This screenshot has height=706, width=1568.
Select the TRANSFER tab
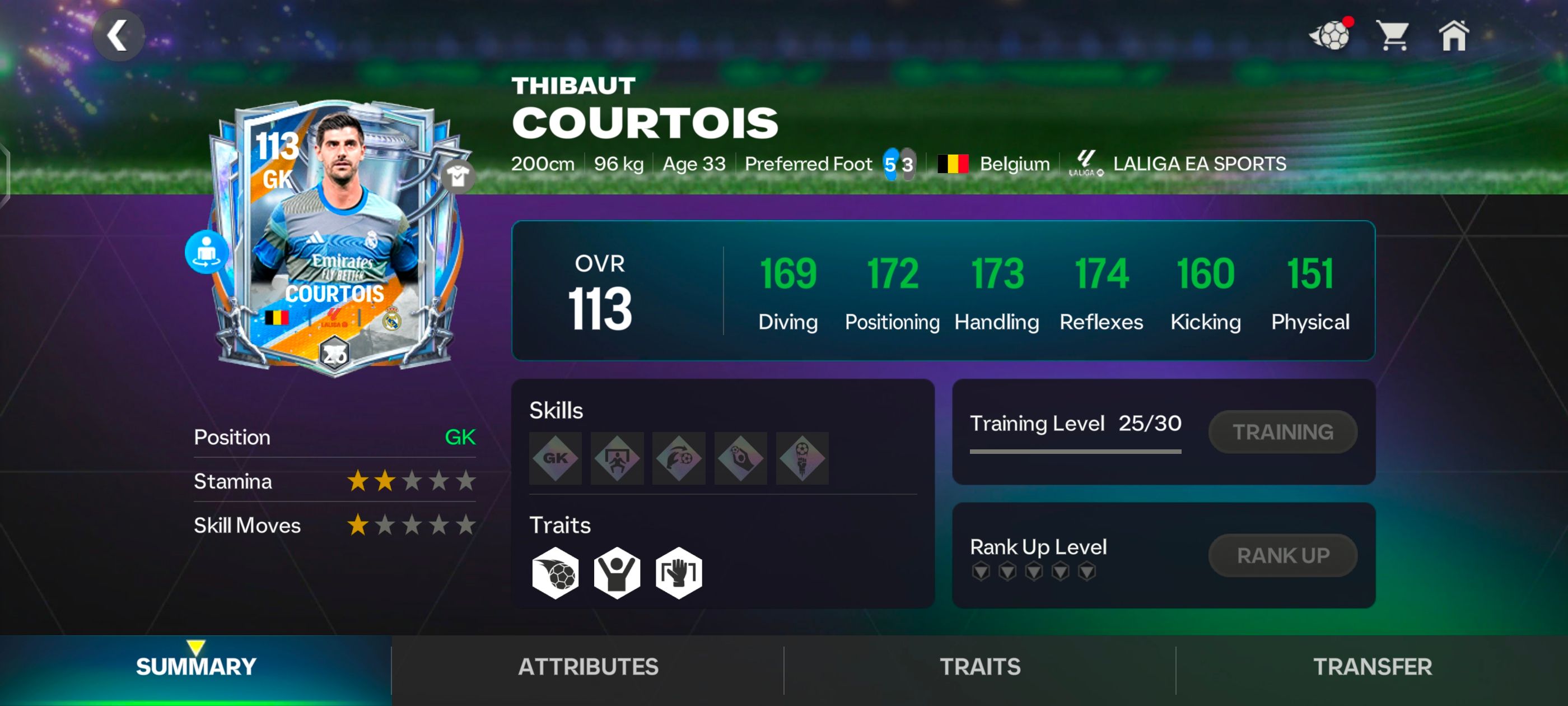1372,667
